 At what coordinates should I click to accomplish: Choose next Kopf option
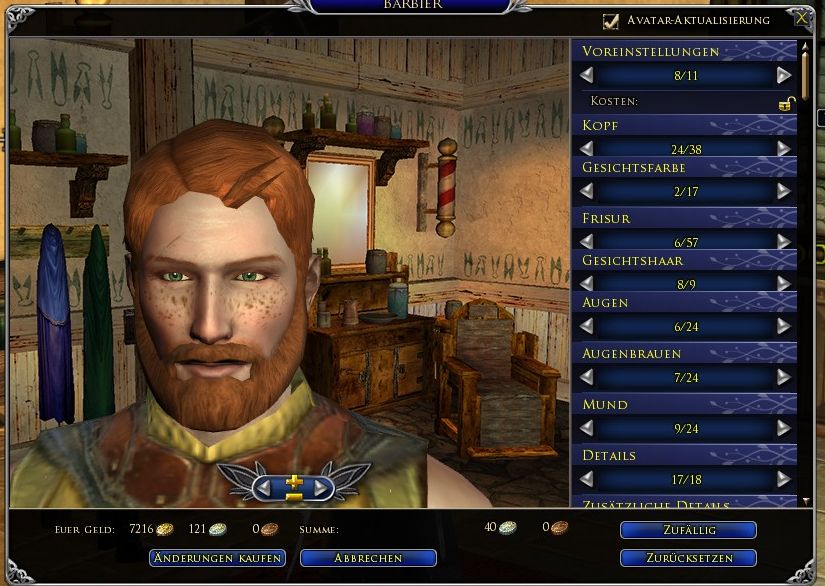click(x=784, y=148)
